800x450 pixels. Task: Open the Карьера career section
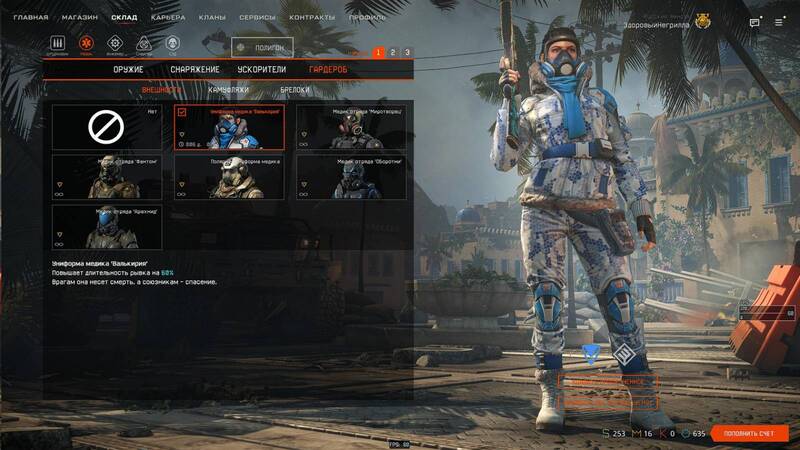[167, 18]
